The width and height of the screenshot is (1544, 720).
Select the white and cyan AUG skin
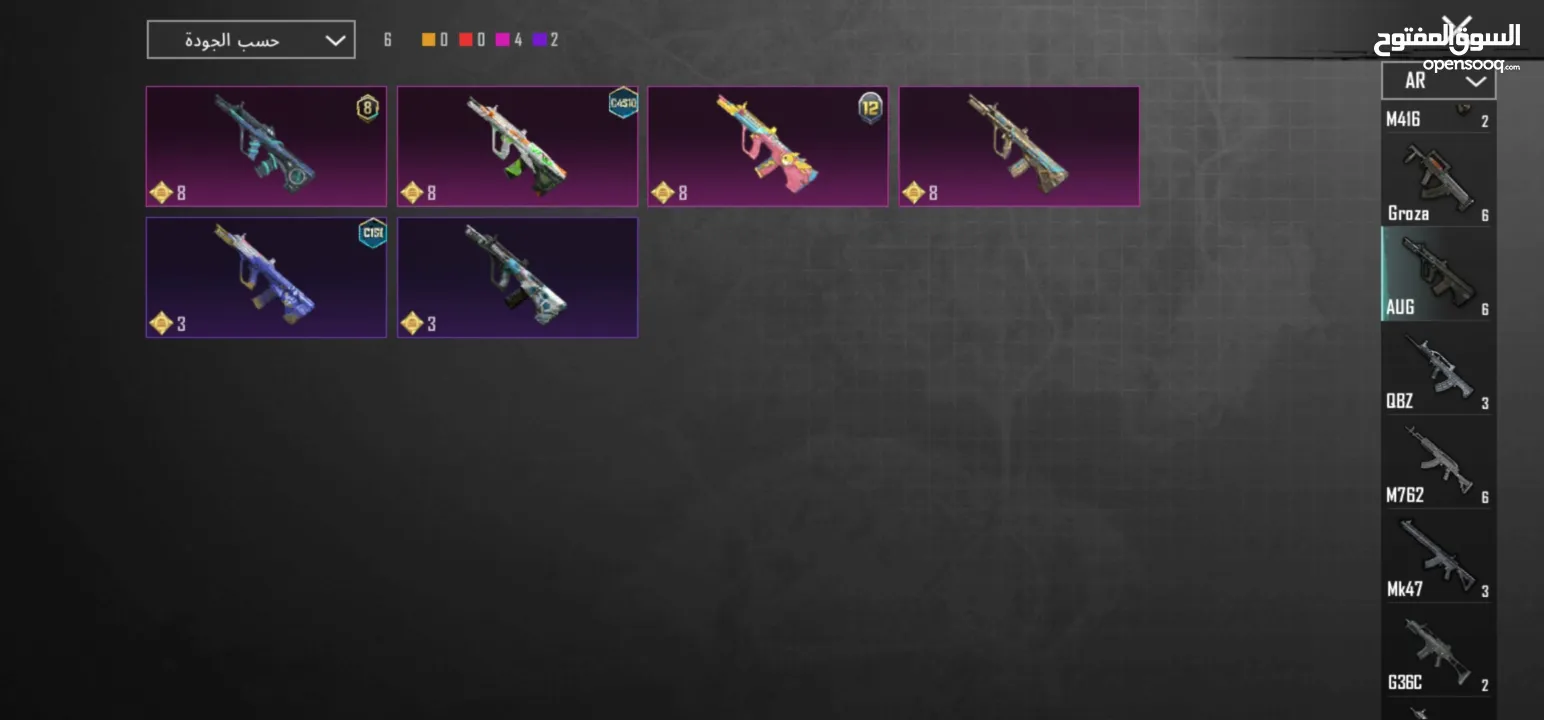click(x=517, y=277)
